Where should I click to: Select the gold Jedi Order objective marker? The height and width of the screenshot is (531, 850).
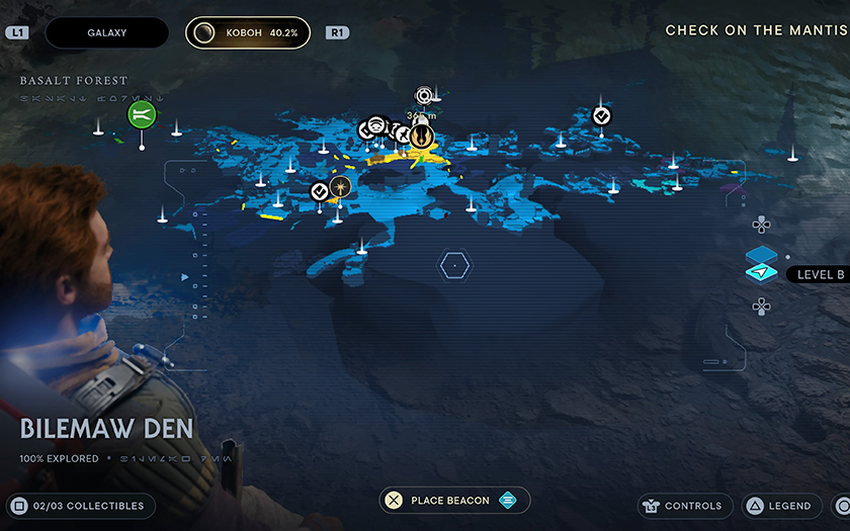click(x=422, y=136)
